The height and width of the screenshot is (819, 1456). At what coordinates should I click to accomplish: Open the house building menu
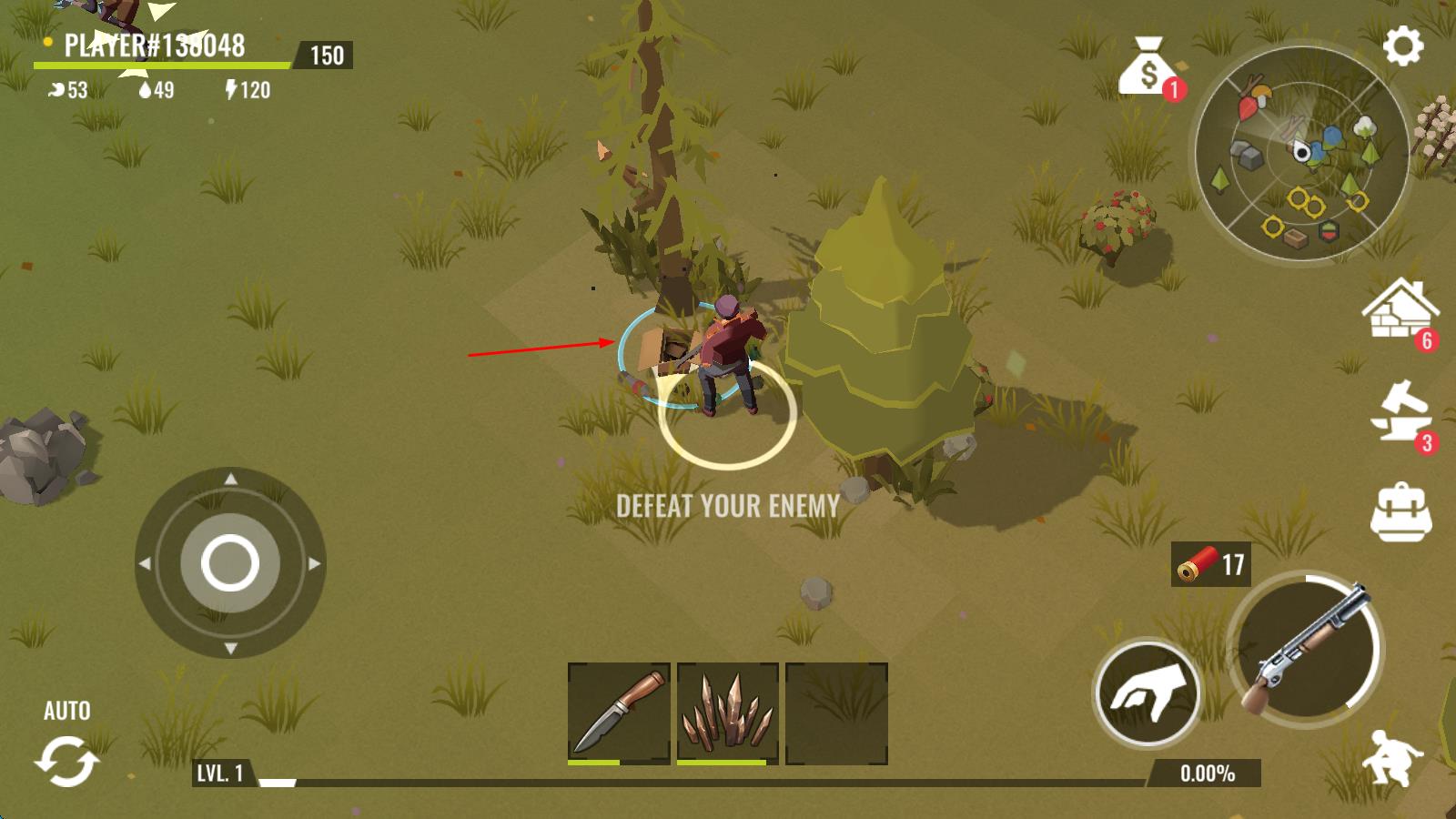pos(1400,311)
